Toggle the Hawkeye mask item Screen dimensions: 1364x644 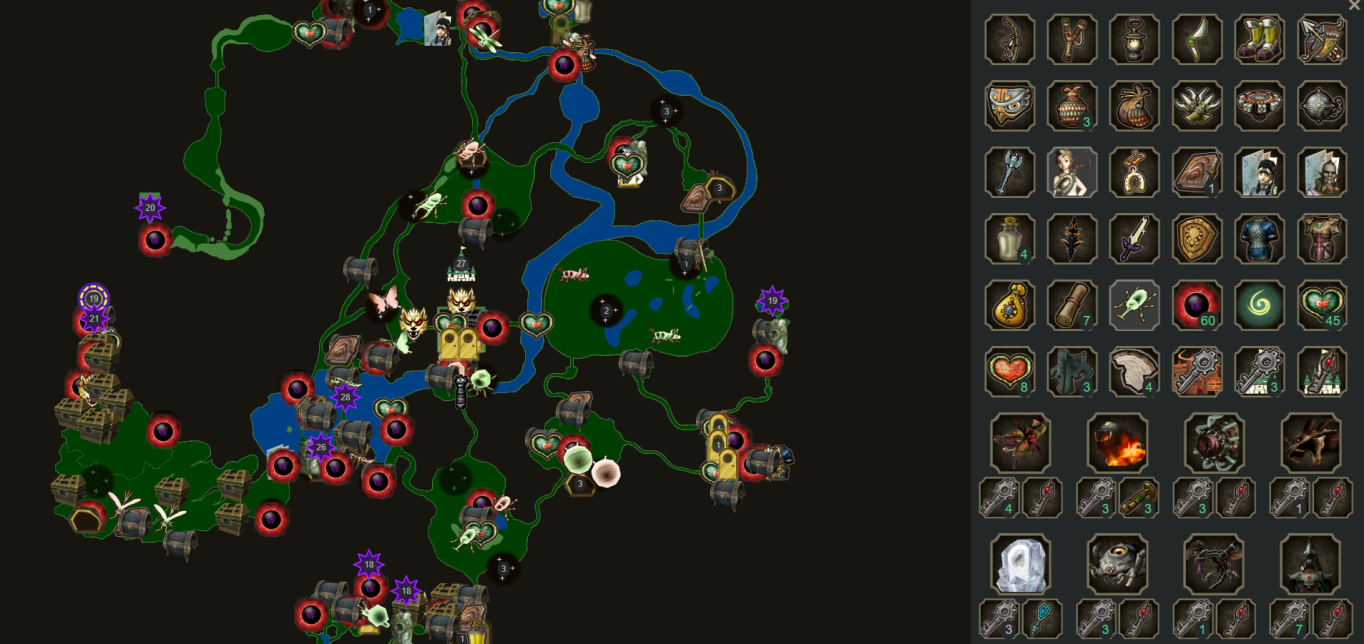1010,106
